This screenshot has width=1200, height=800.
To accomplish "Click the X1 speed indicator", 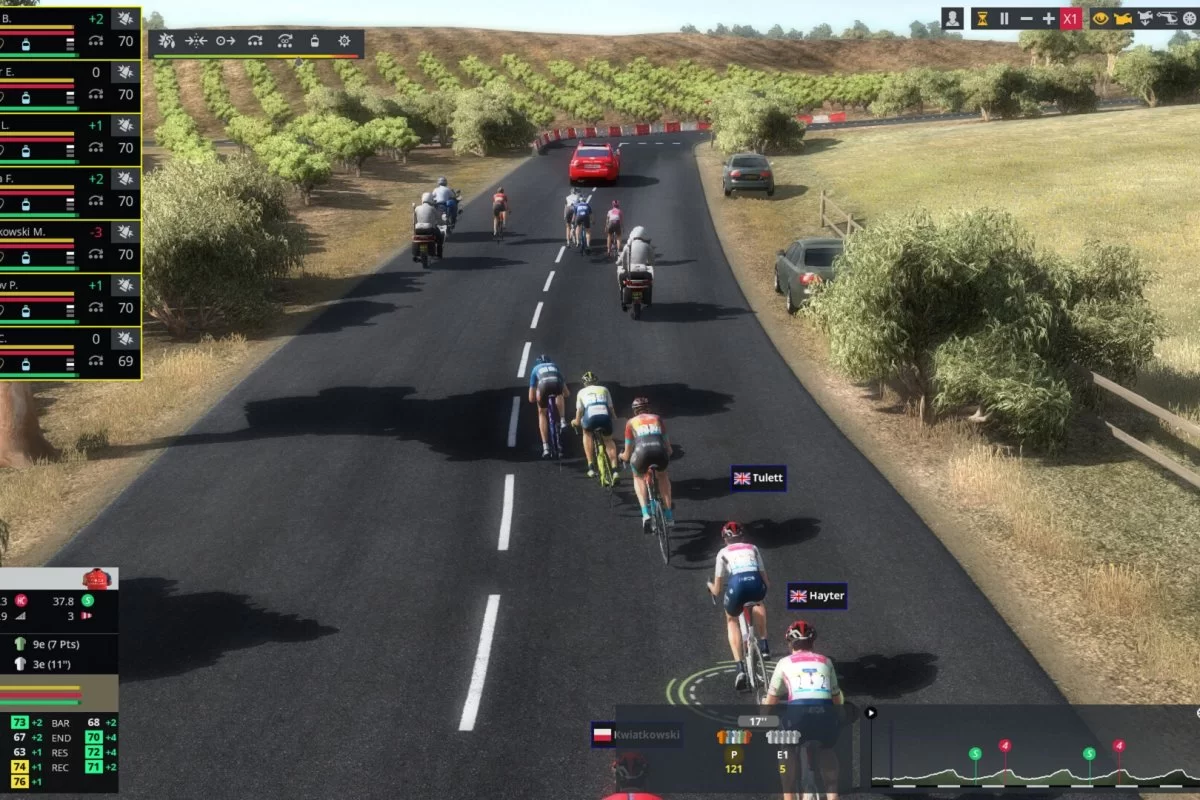I will pos(1070,18).
